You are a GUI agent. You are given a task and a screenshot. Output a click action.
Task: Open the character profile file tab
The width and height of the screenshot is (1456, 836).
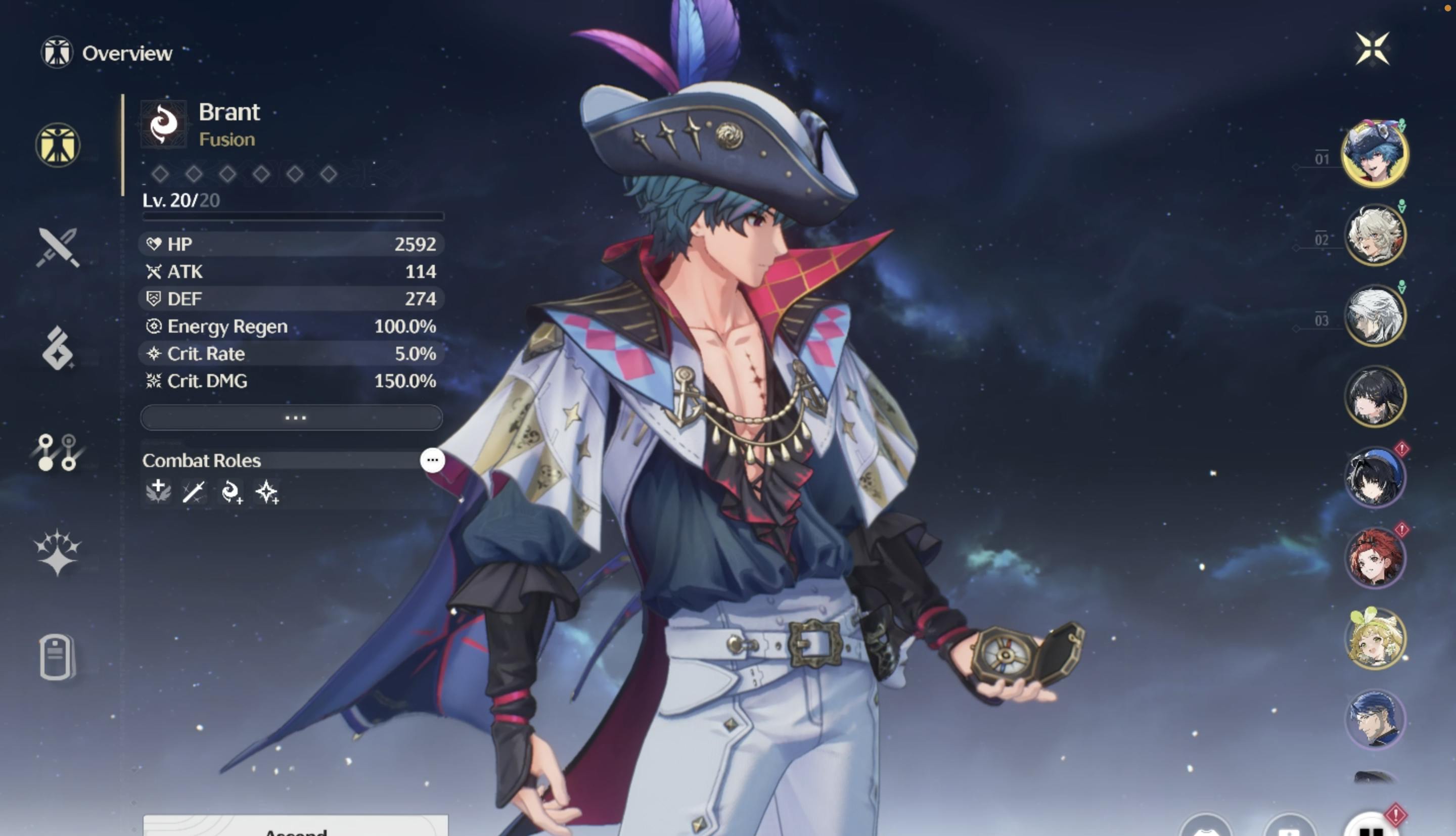(x=58, y=657)
